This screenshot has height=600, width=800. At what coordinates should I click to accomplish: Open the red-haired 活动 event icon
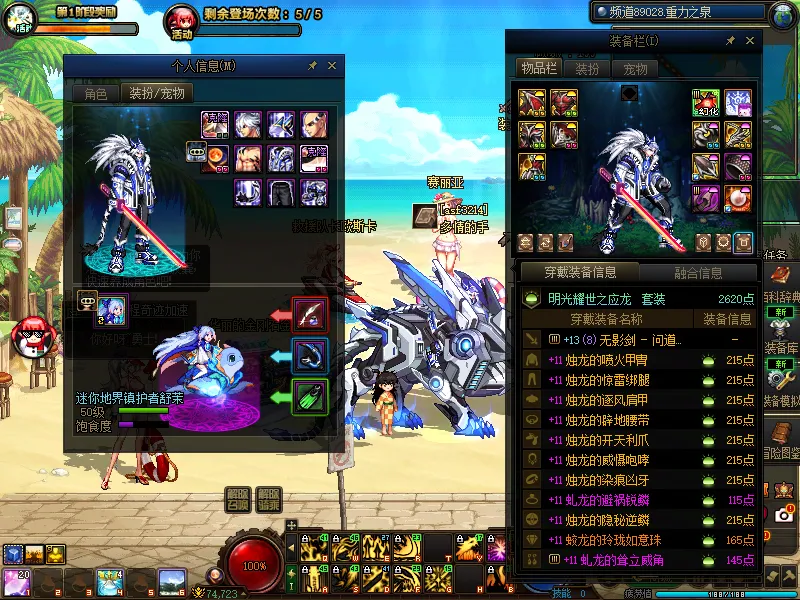tap(182, 20)
